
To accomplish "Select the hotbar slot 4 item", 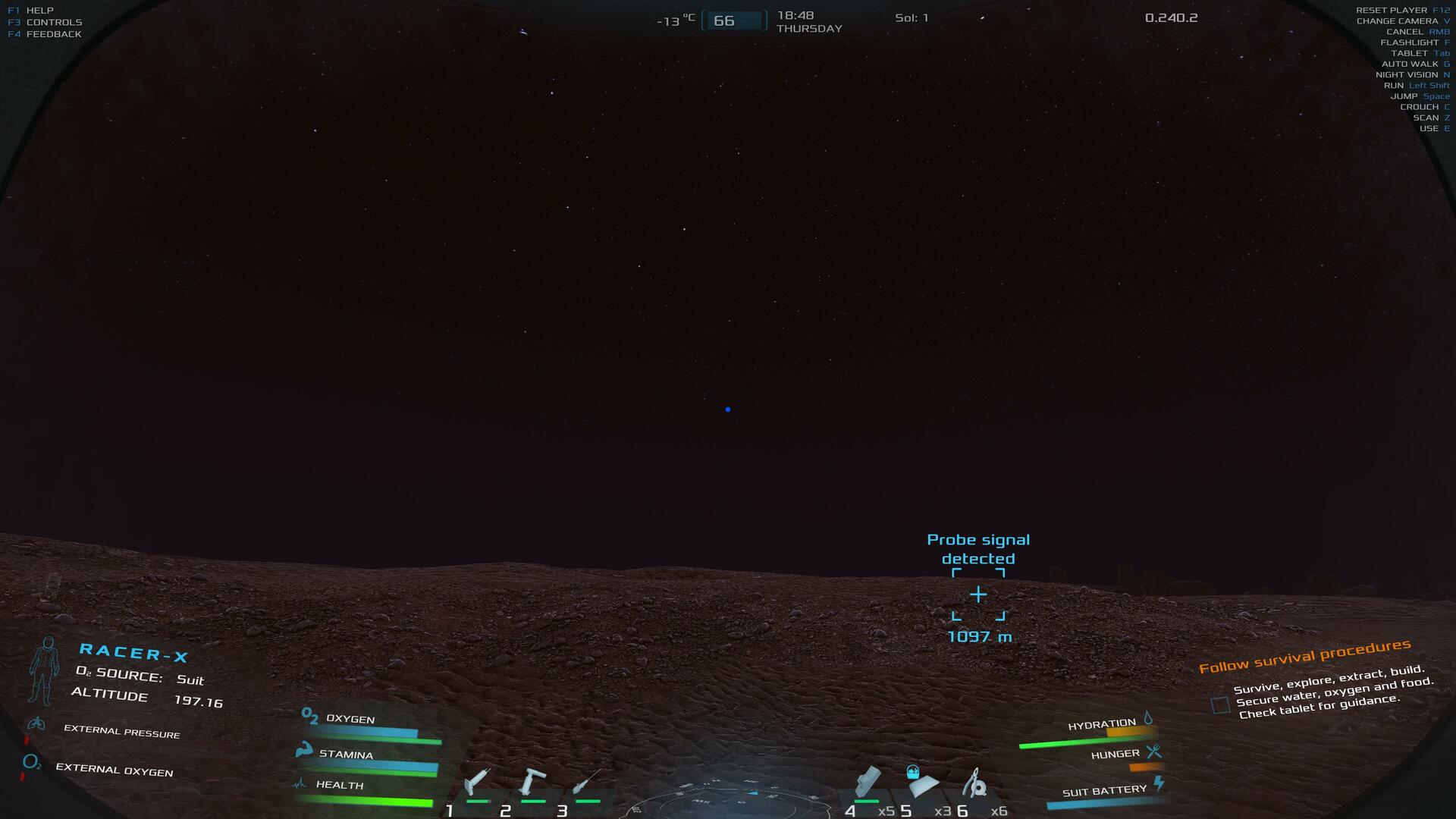I will [x=868, y=783].
